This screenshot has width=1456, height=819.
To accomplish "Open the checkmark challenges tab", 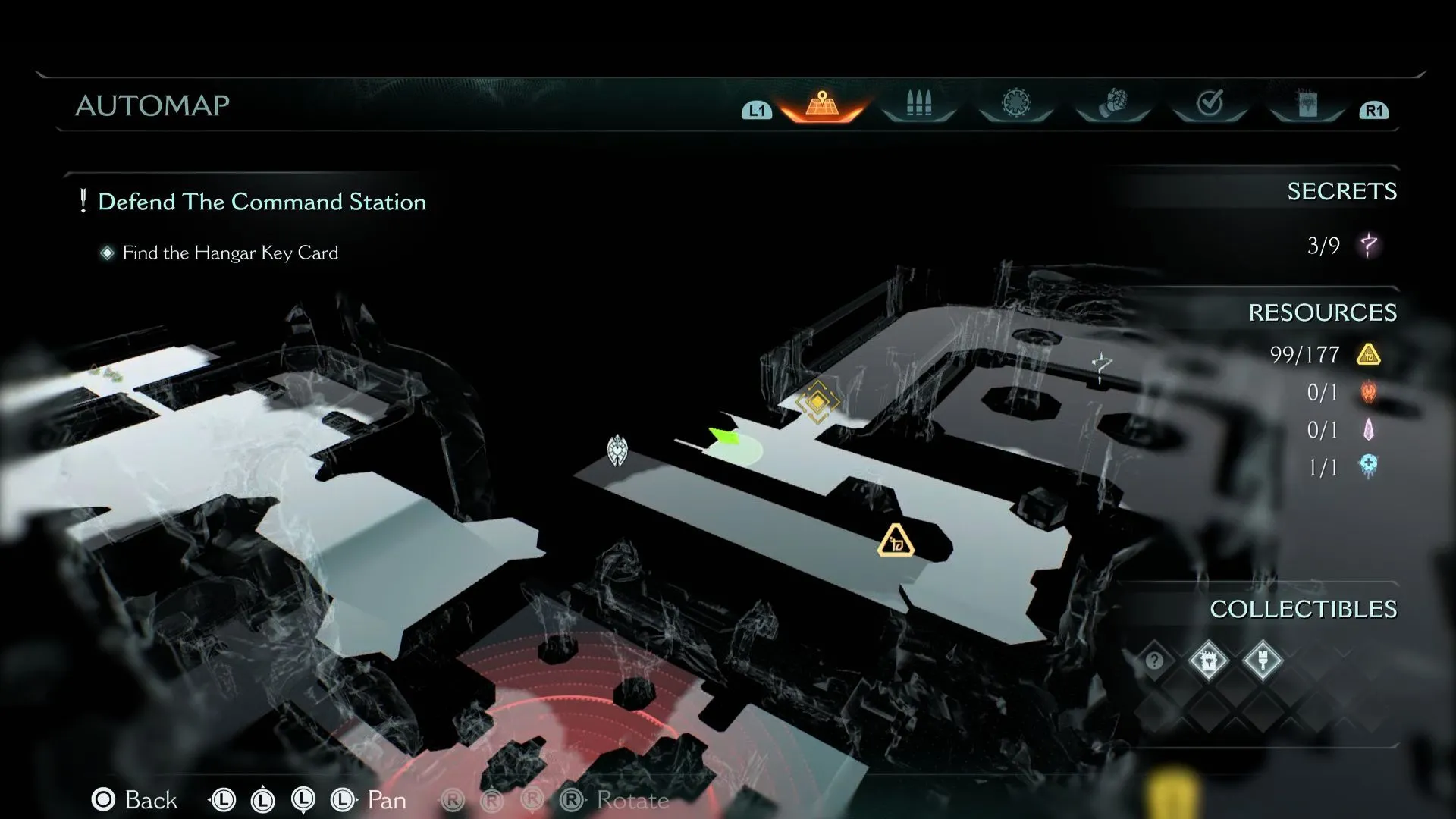I will pyautogui.click(x=1210, y=103).
